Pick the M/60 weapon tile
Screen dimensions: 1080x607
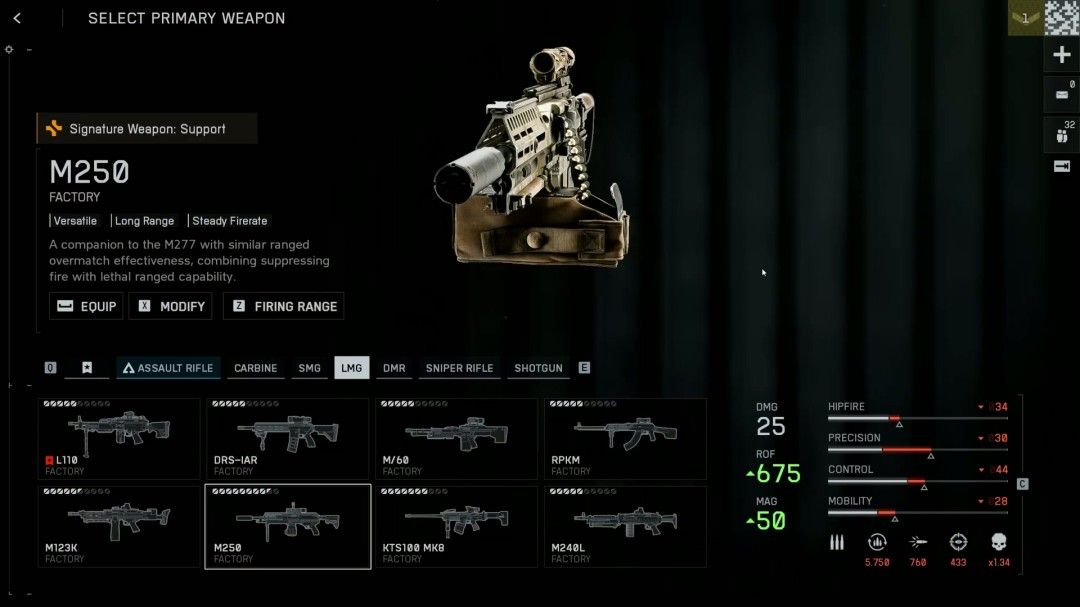coord(456,438)
